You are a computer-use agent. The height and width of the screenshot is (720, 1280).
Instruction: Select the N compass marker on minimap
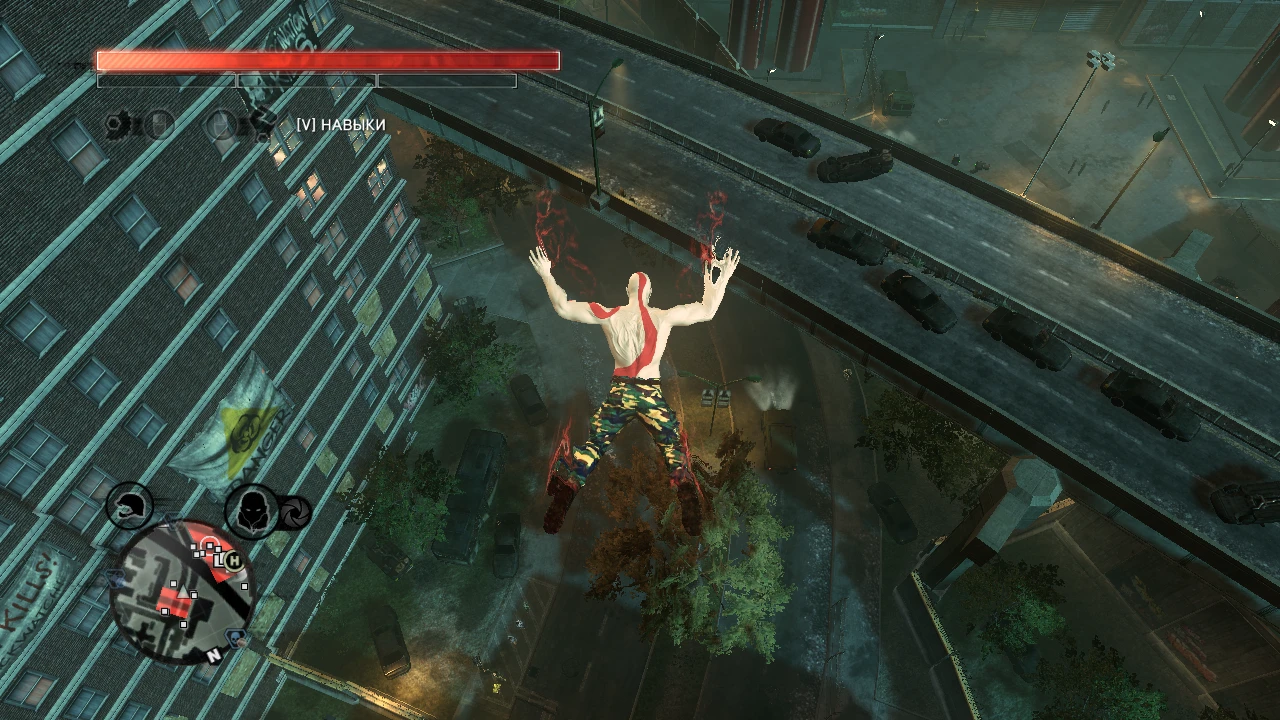coord(214,656)
